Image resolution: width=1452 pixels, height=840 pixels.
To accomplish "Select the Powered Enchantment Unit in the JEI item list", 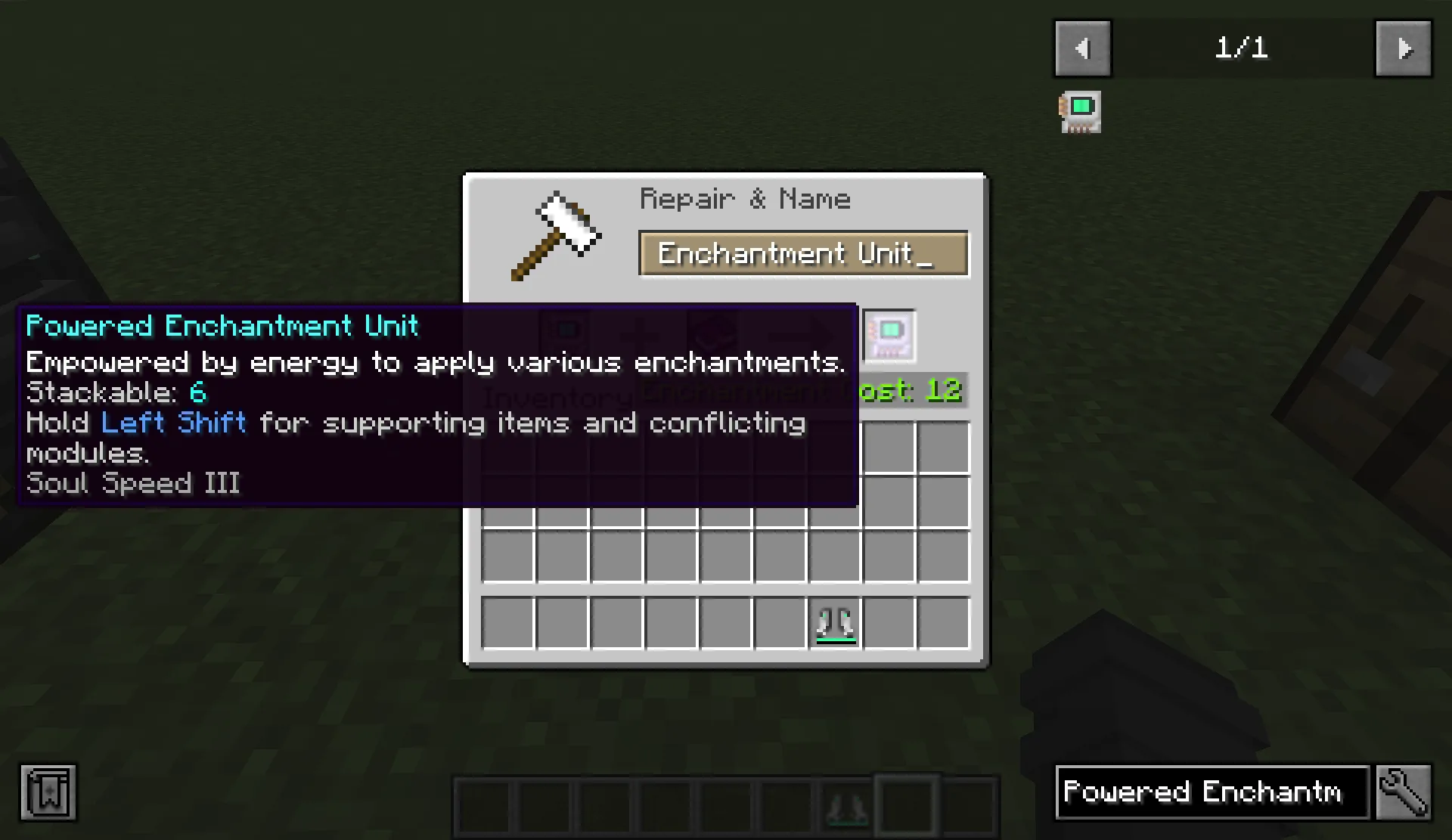I will click(1079, 111).
